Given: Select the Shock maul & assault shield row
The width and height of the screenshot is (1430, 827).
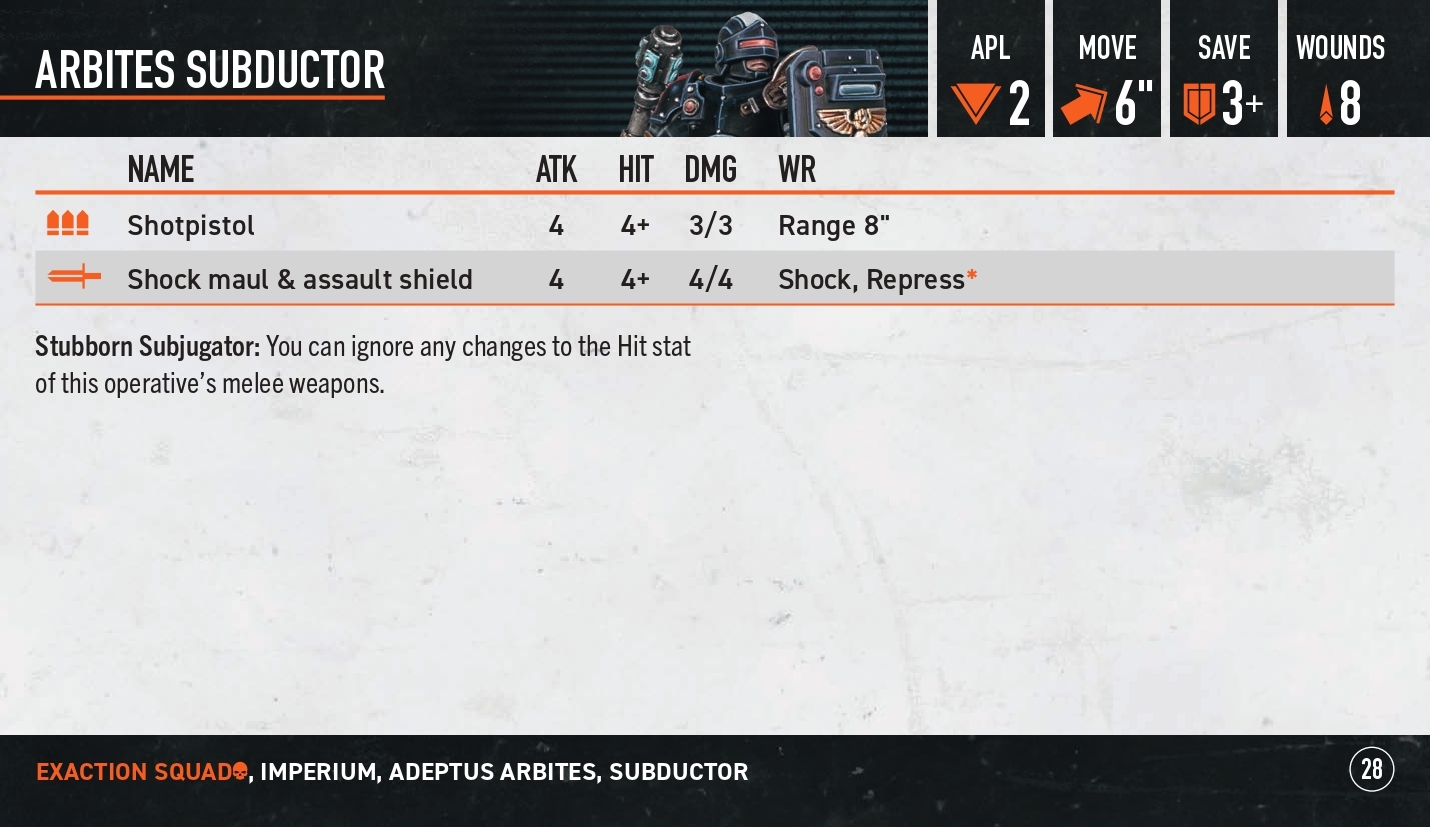Looking at the screenshot, I should tap(300, 279).
